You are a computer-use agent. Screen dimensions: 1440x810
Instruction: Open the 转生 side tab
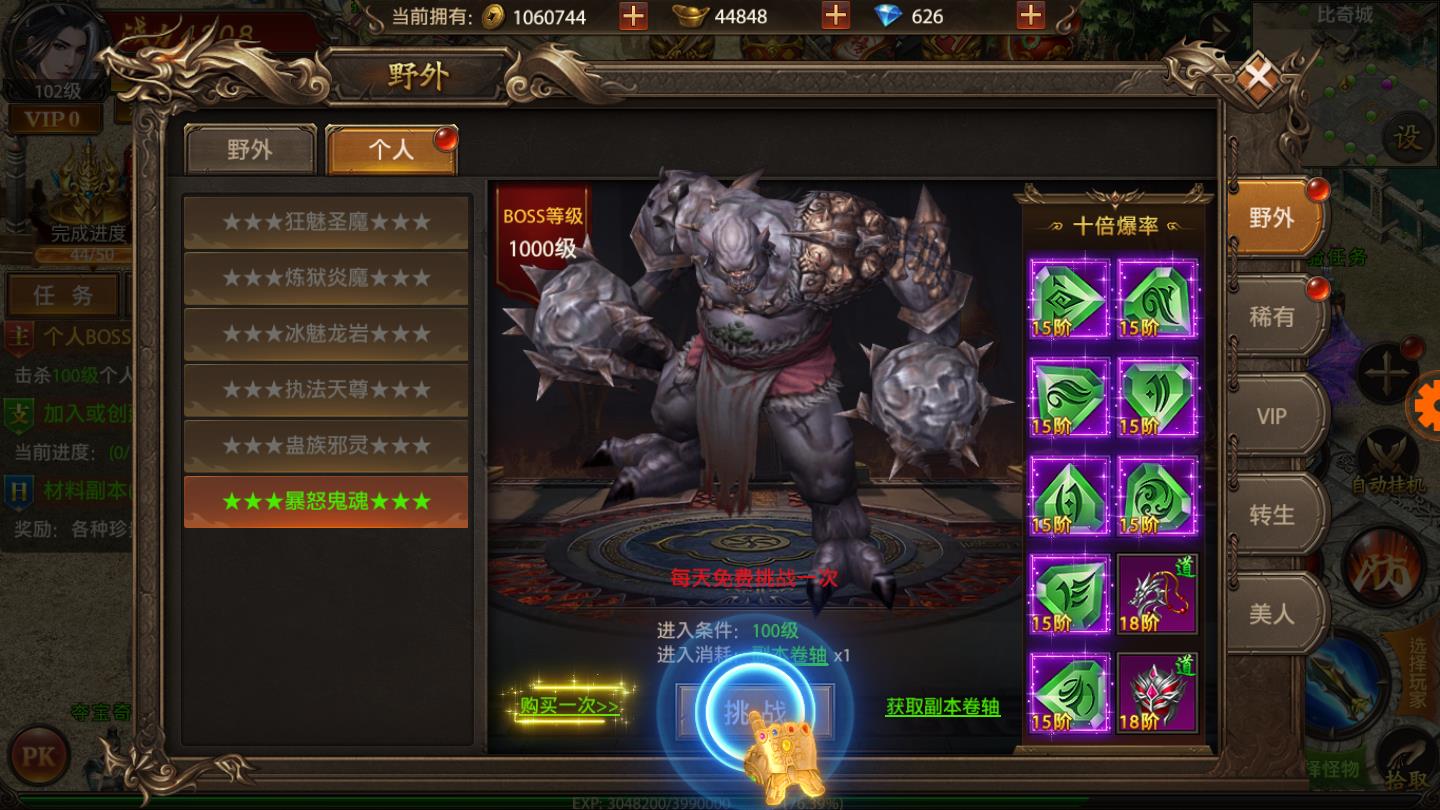tap(1272, 515)
